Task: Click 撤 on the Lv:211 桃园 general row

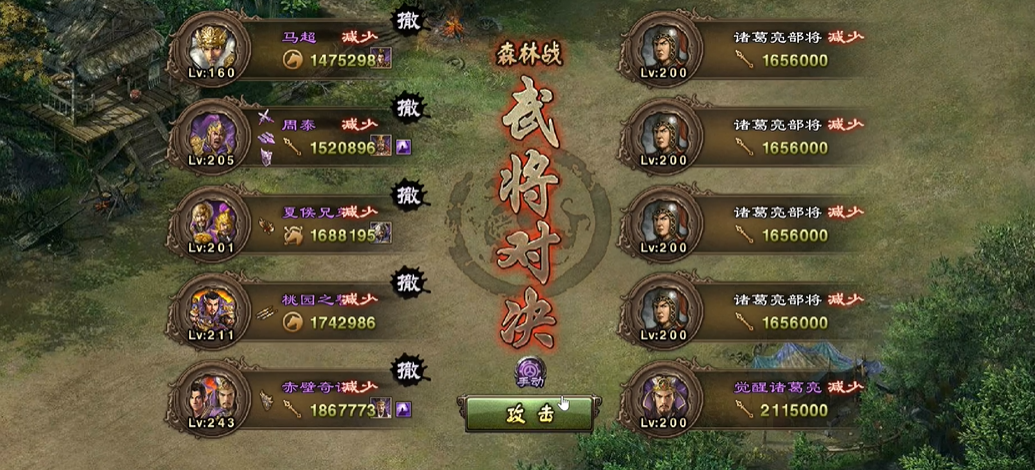Action: pos(407,281)
